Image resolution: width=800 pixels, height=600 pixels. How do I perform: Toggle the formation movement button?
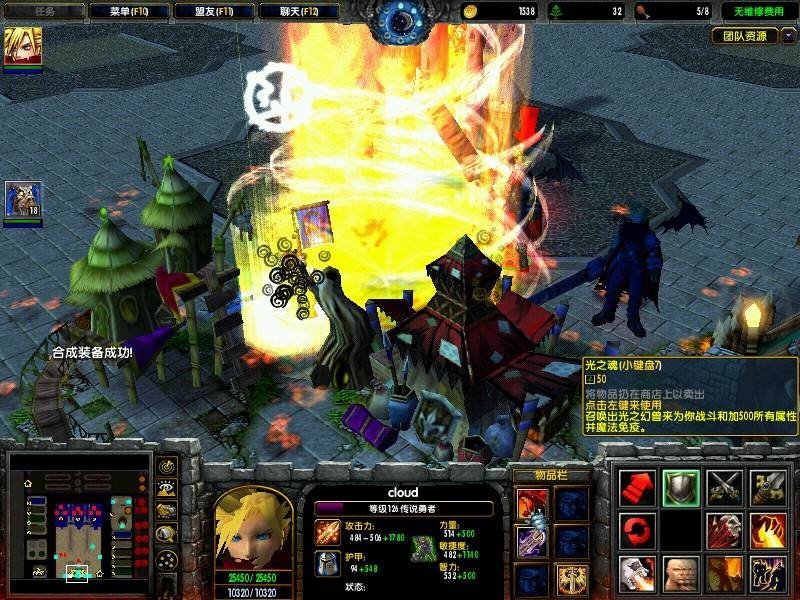coord(166,558)
